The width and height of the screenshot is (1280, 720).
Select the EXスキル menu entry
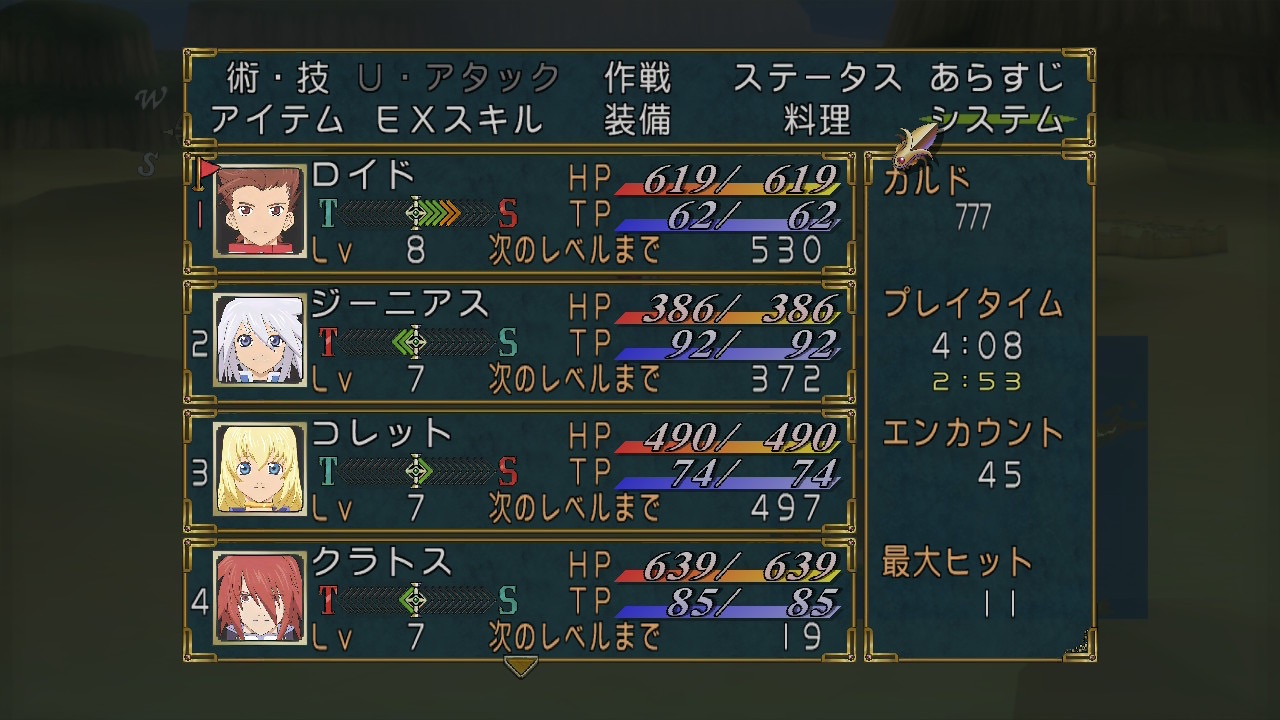click(459, 120)
